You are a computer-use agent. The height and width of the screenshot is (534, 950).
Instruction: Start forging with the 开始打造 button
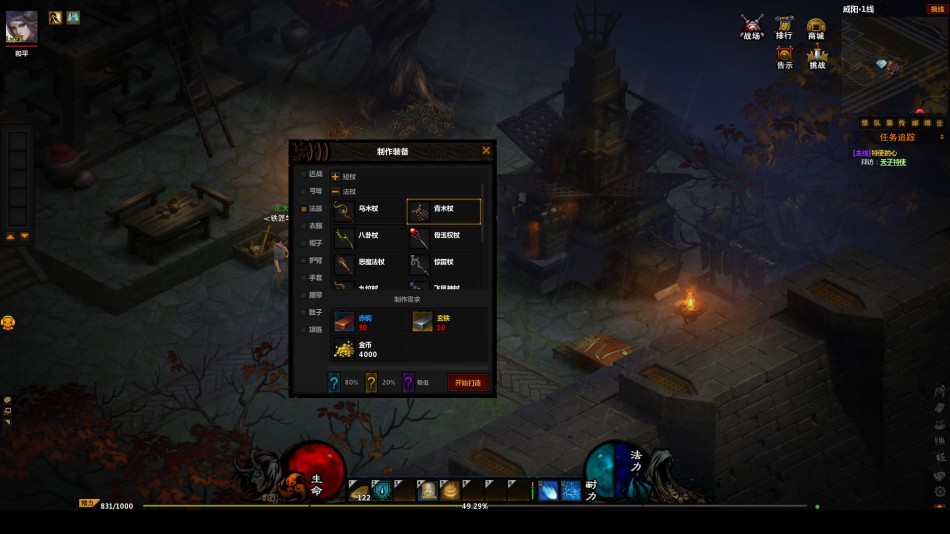[x=468, y=382]
